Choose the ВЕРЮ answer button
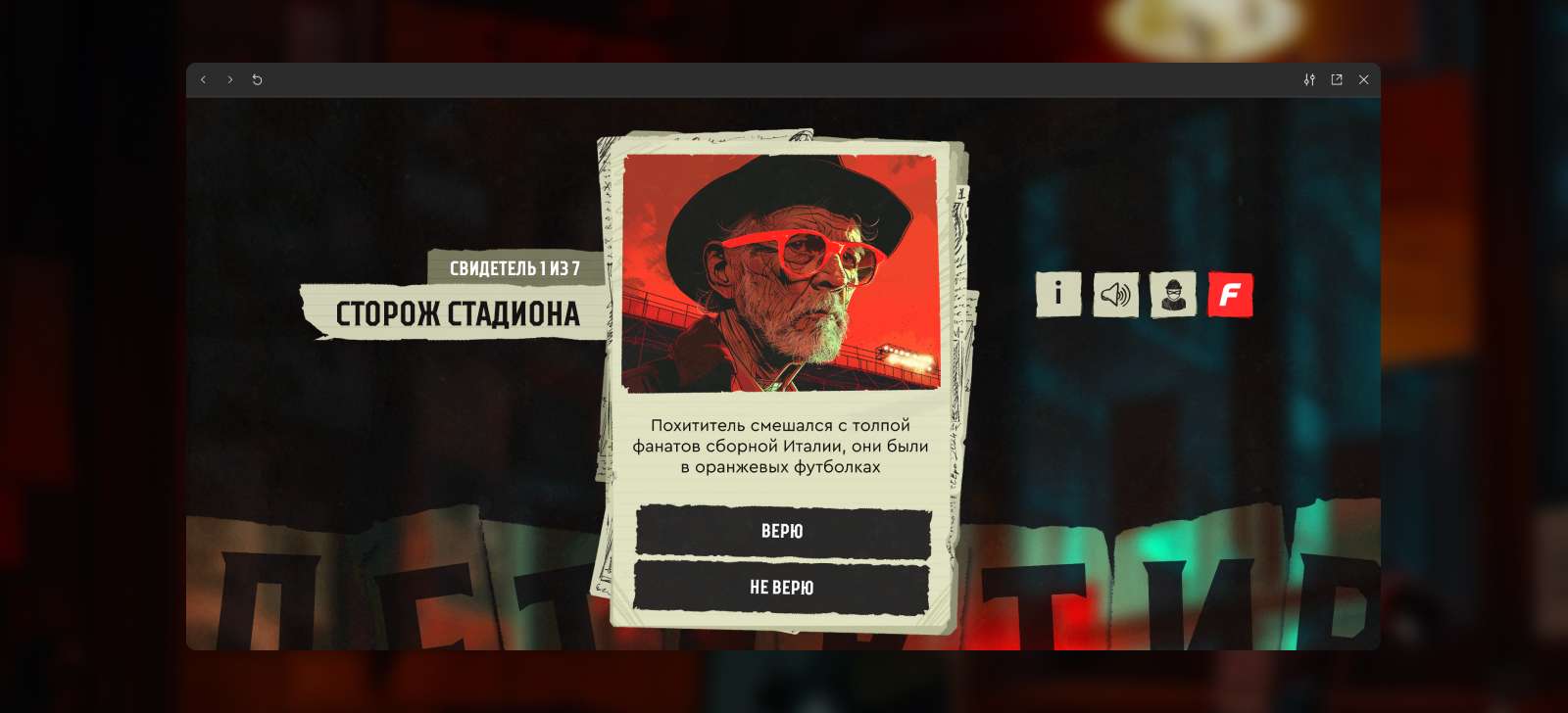Viewport: 1568px width, 713px height. coord(782,532)
